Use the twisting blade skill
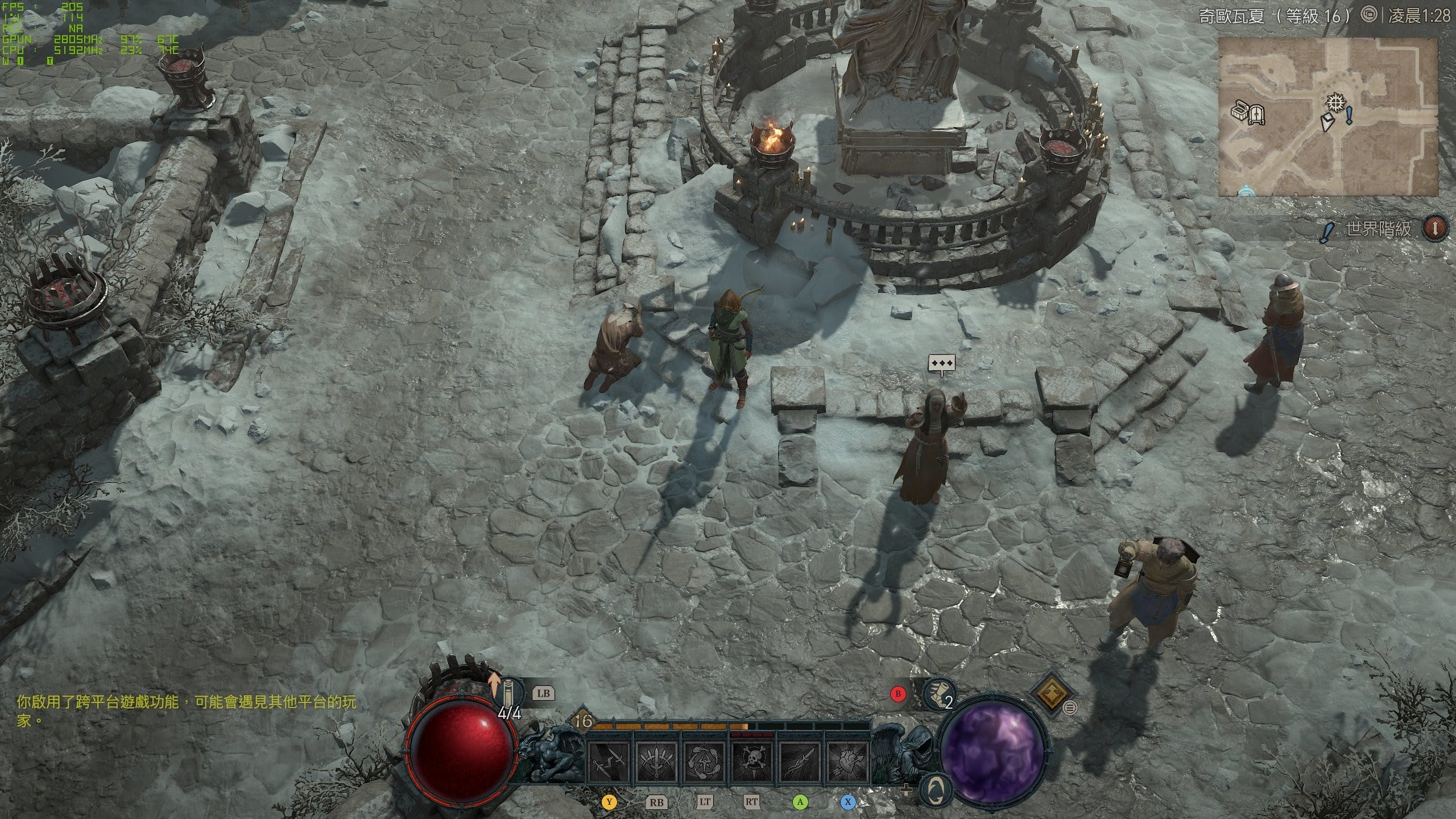The image size is (1456, 819). [800, 762]
